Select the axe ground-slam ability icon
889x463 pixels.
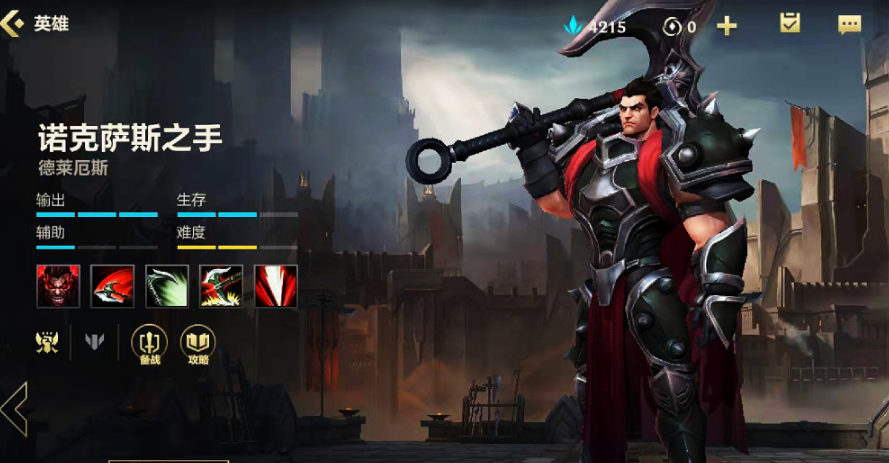[x=221, y=286]
